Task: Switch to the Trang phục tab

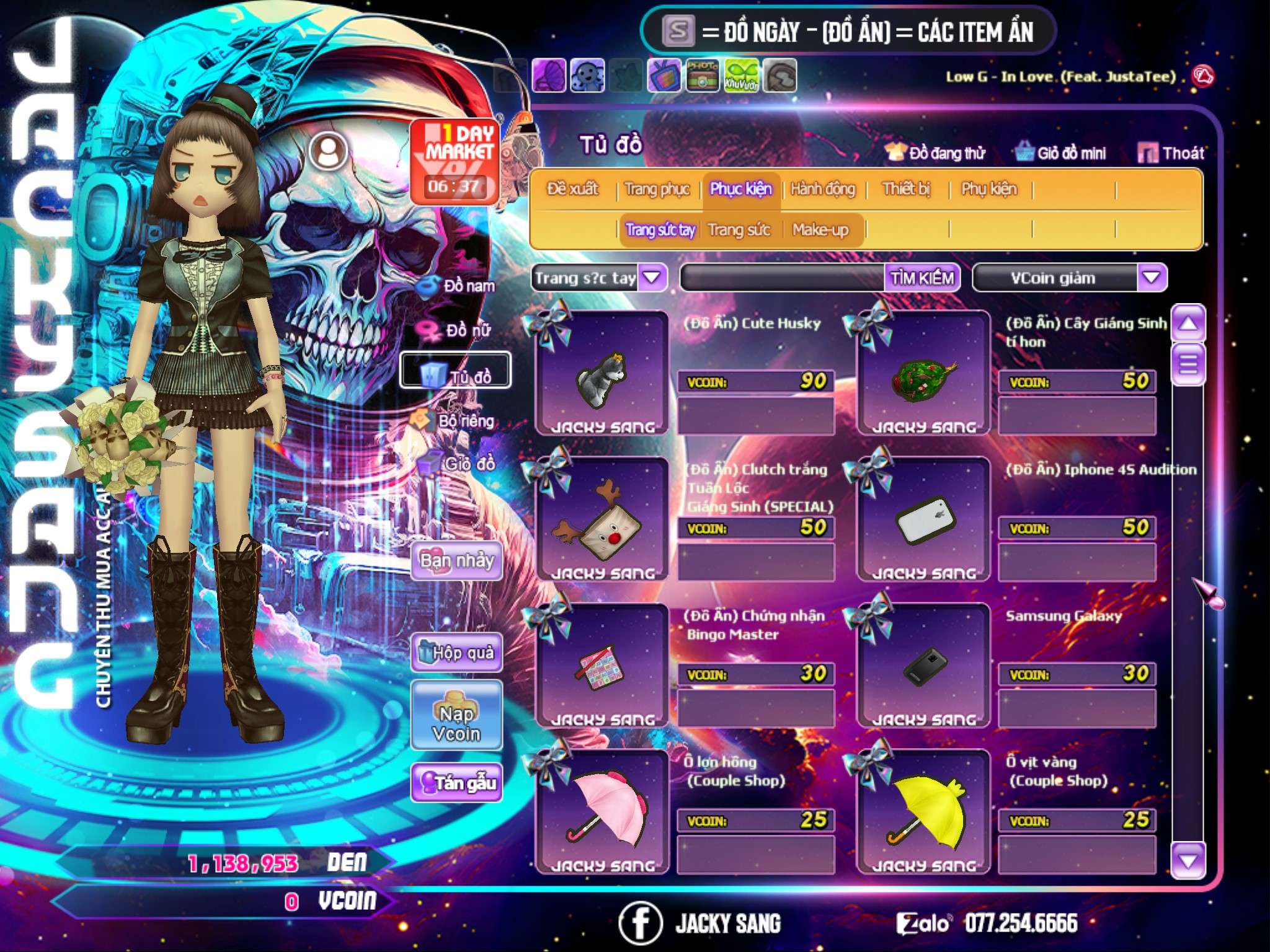Action: point(657,189)
